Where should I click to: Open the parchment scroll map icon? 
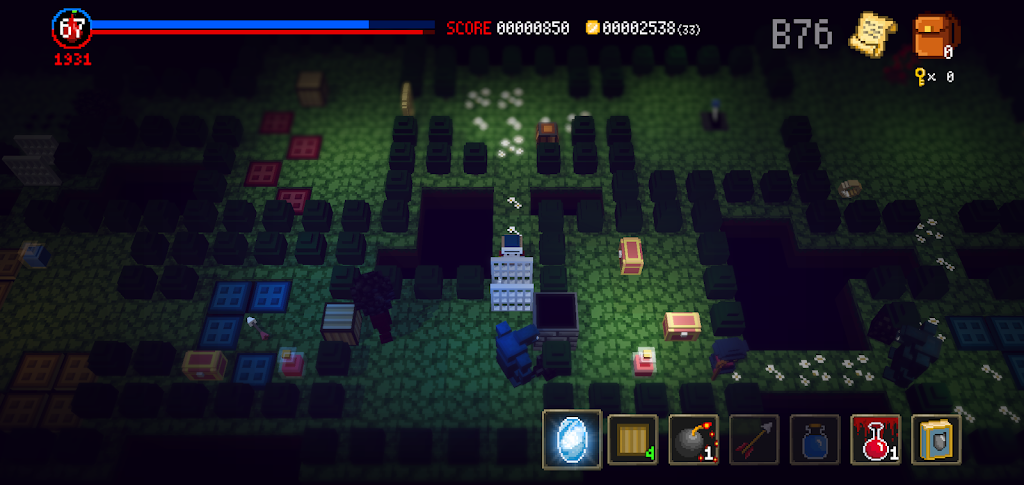pyautogui.click(x=872, y=33)
